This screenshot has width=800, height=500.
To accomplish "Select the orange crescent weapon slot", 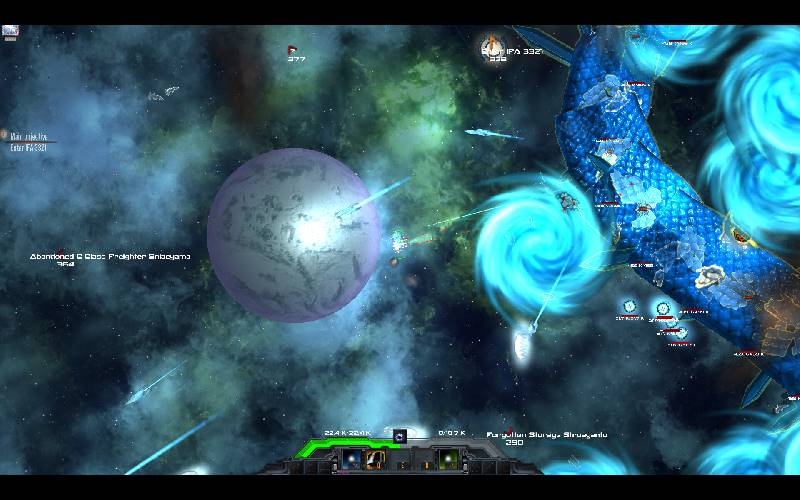I will [x=377, y=459].
